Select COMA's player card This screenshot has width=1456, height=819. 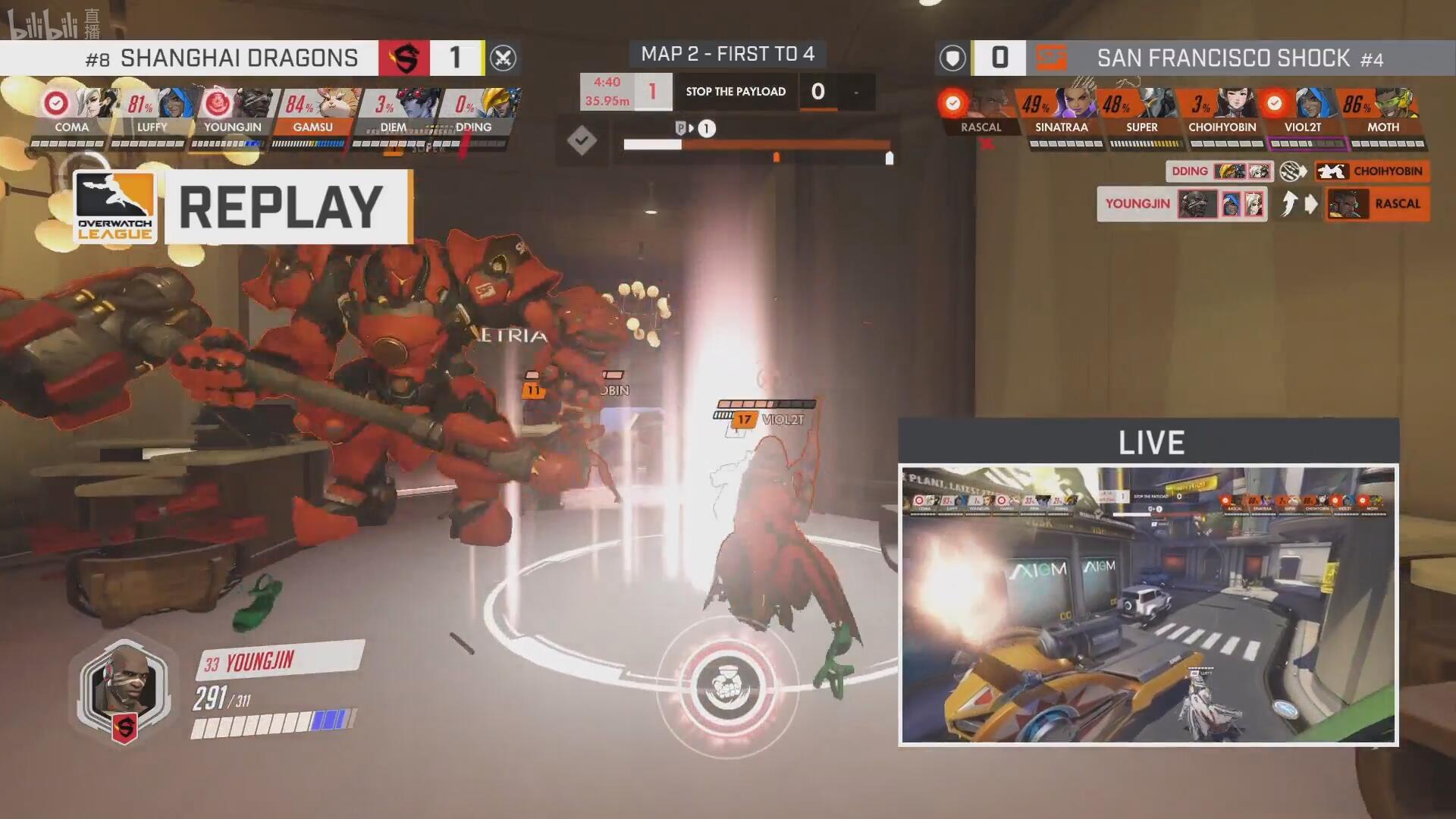pyautogui.click(x=71, y=114)
